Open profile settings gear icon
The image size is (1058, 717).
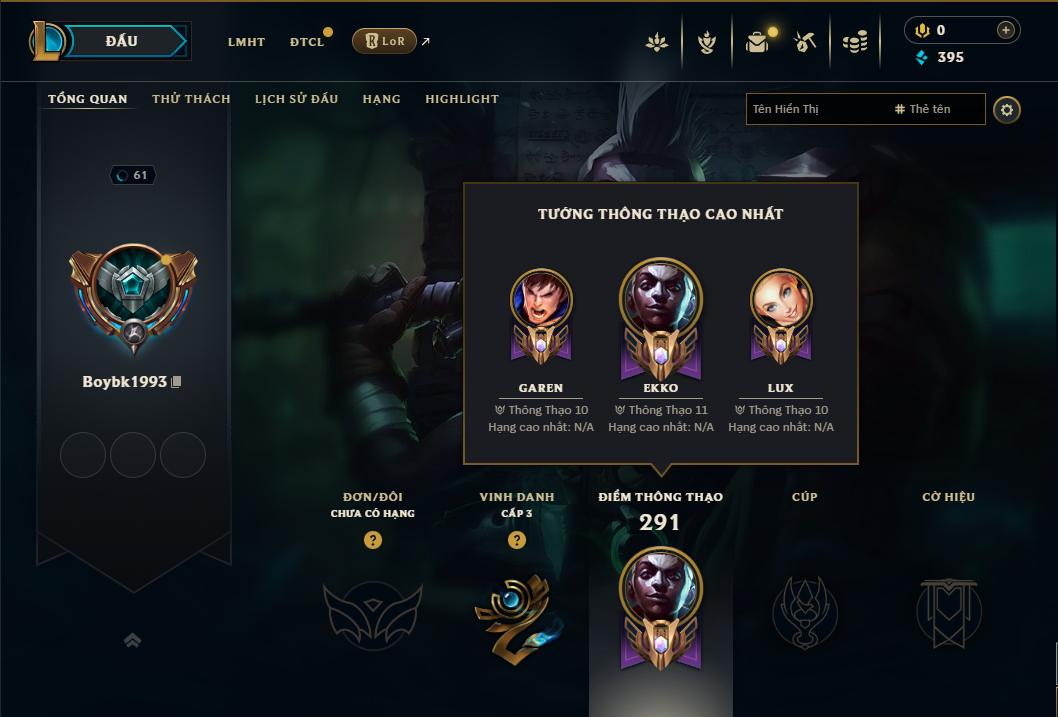click(1007, 109)
